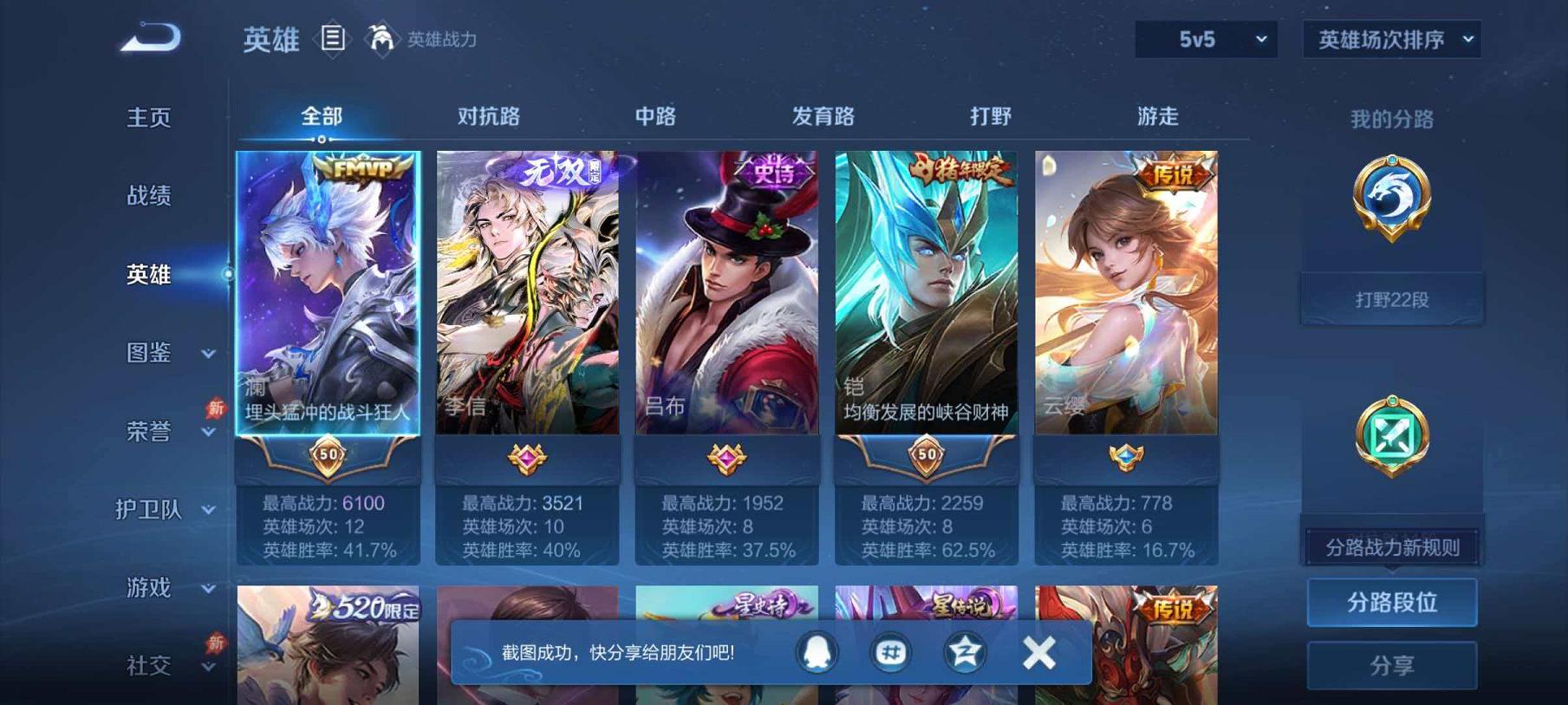This screenshot has height=705, width=1568.
Task: Click the game logo in top-left corner
Action: [152, 36]
